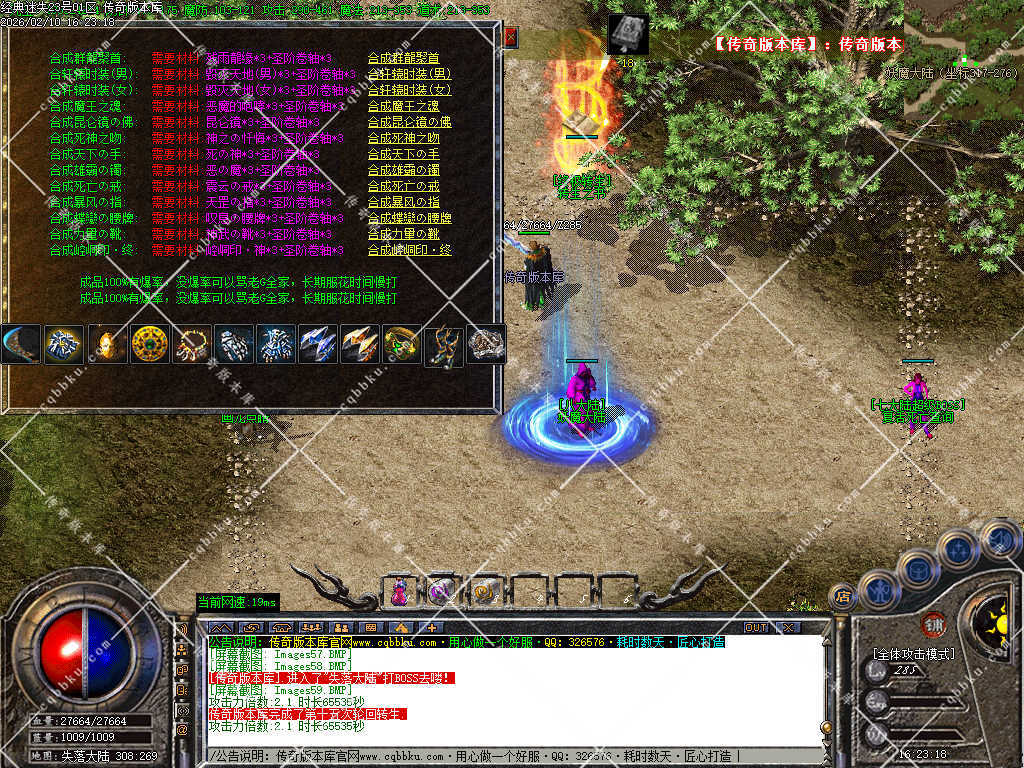This screenshot has width=1024, height=768.
Task: Choose the 合成天下の手 craft link
Action: (403, 154)
